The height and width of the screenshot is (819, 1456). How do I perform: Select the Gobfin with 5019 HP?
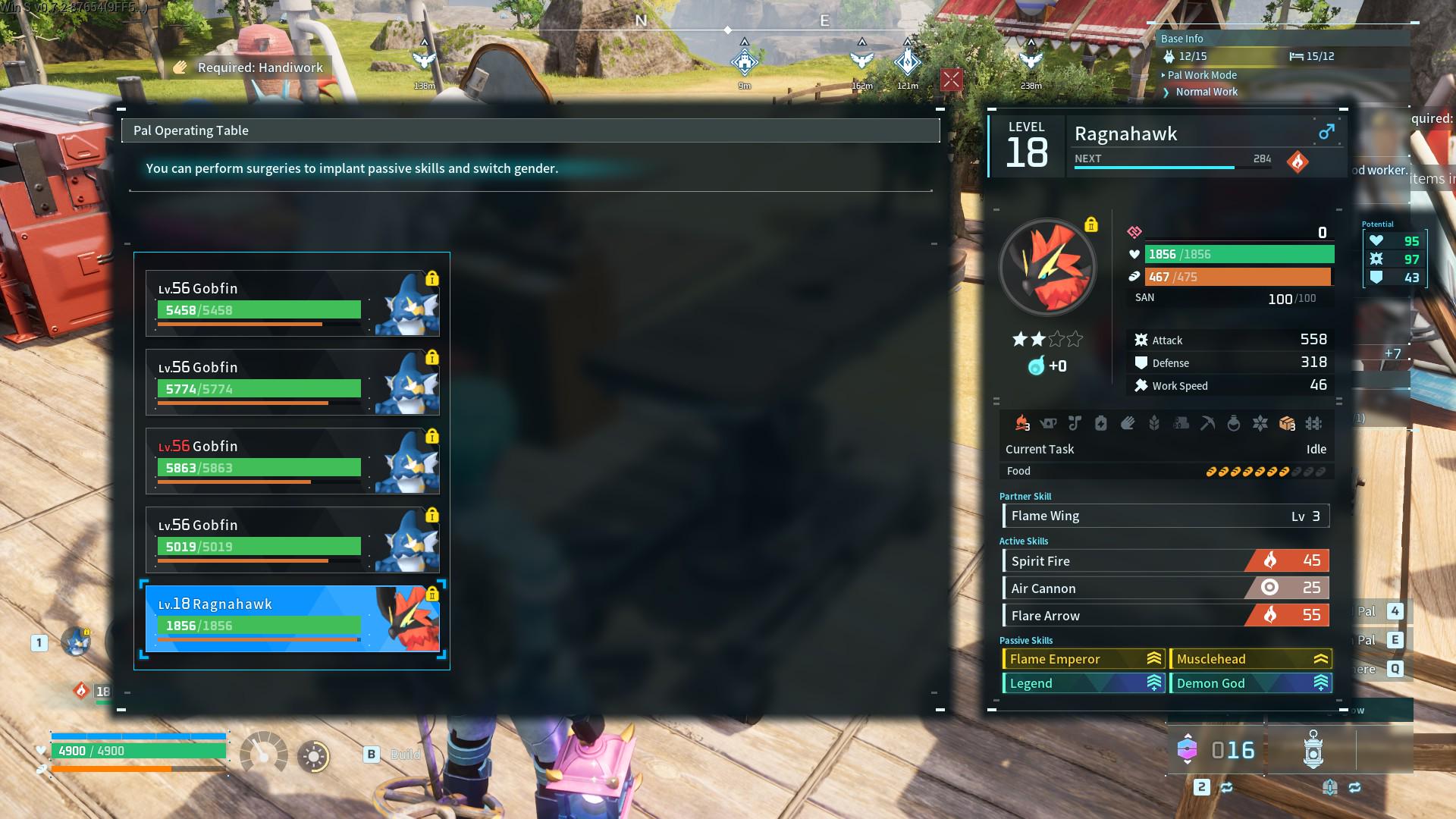(292, 540)
